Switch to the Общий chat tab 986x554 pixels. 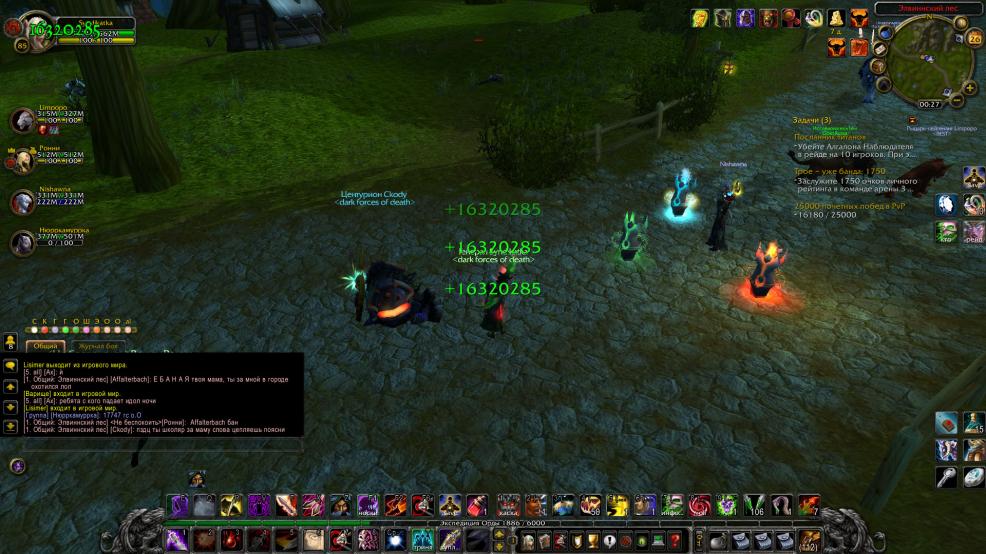(45, 346)
